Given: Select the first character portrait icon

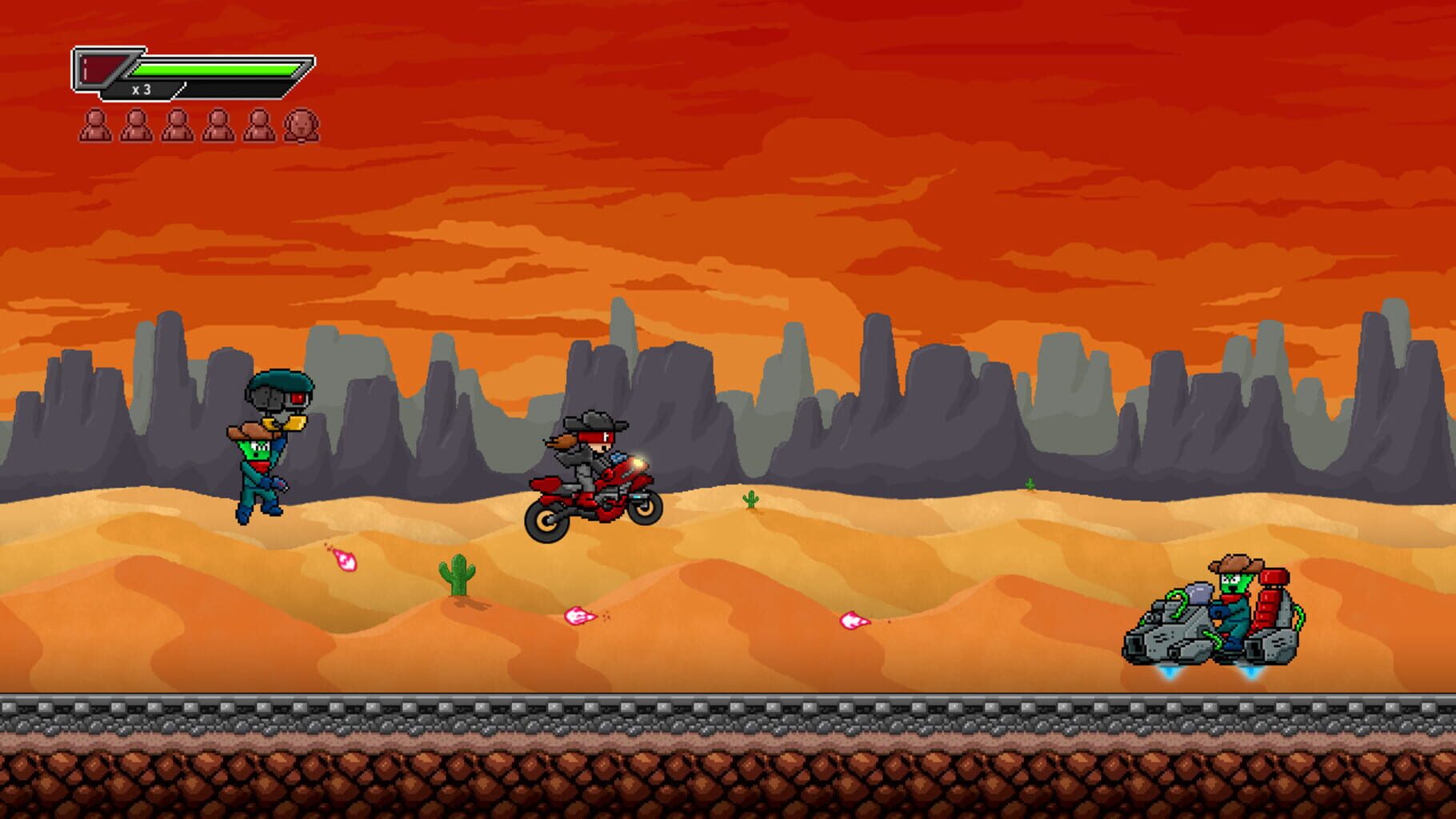Looking at the screenshot, I should pos(98,124).
